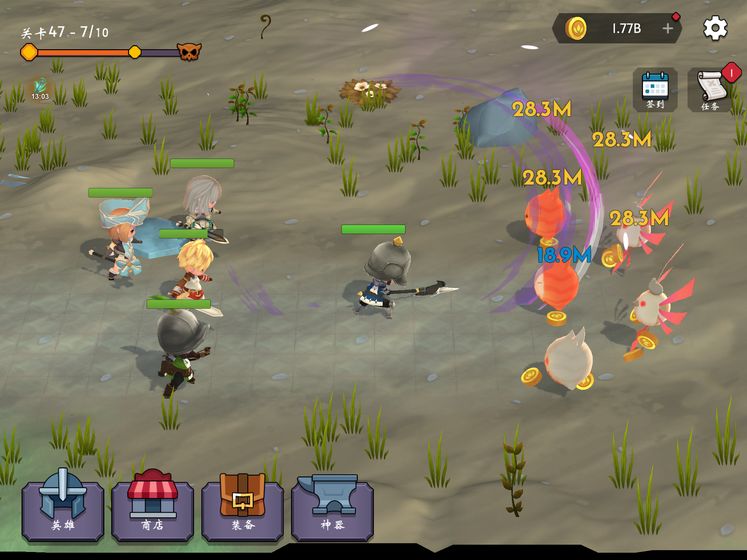
Task: Open the 英雄 heroes menu
Action: pyautogui.click(x=62, y=509)
